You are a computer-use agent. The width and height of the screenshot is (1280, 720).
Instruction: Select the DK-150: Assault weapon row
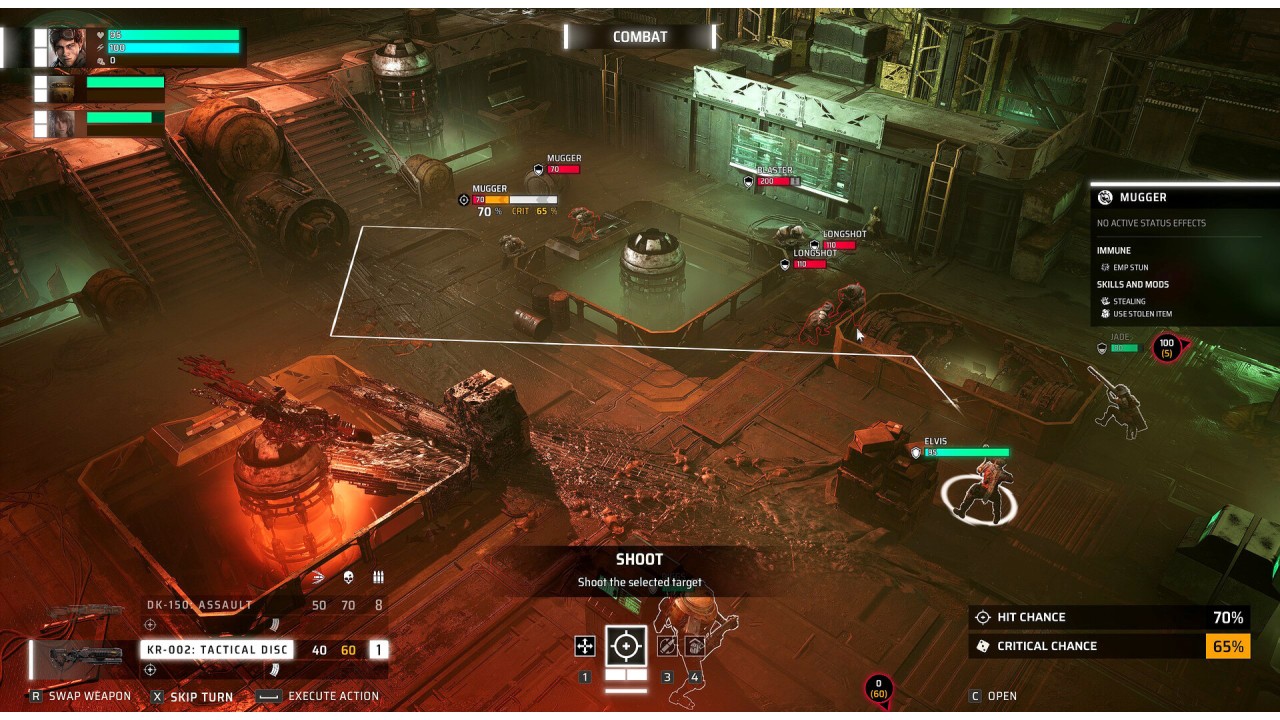(x=200, y=605)
